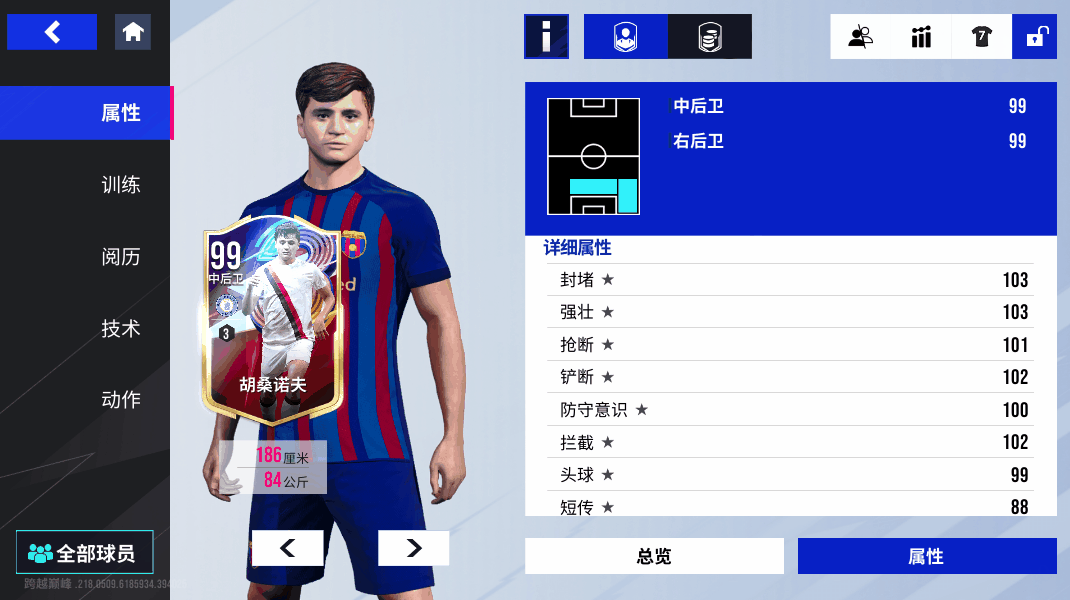Open the jersey number shirt icon
The height and width of the screenshot is (600, 1070).
[981, 37]
